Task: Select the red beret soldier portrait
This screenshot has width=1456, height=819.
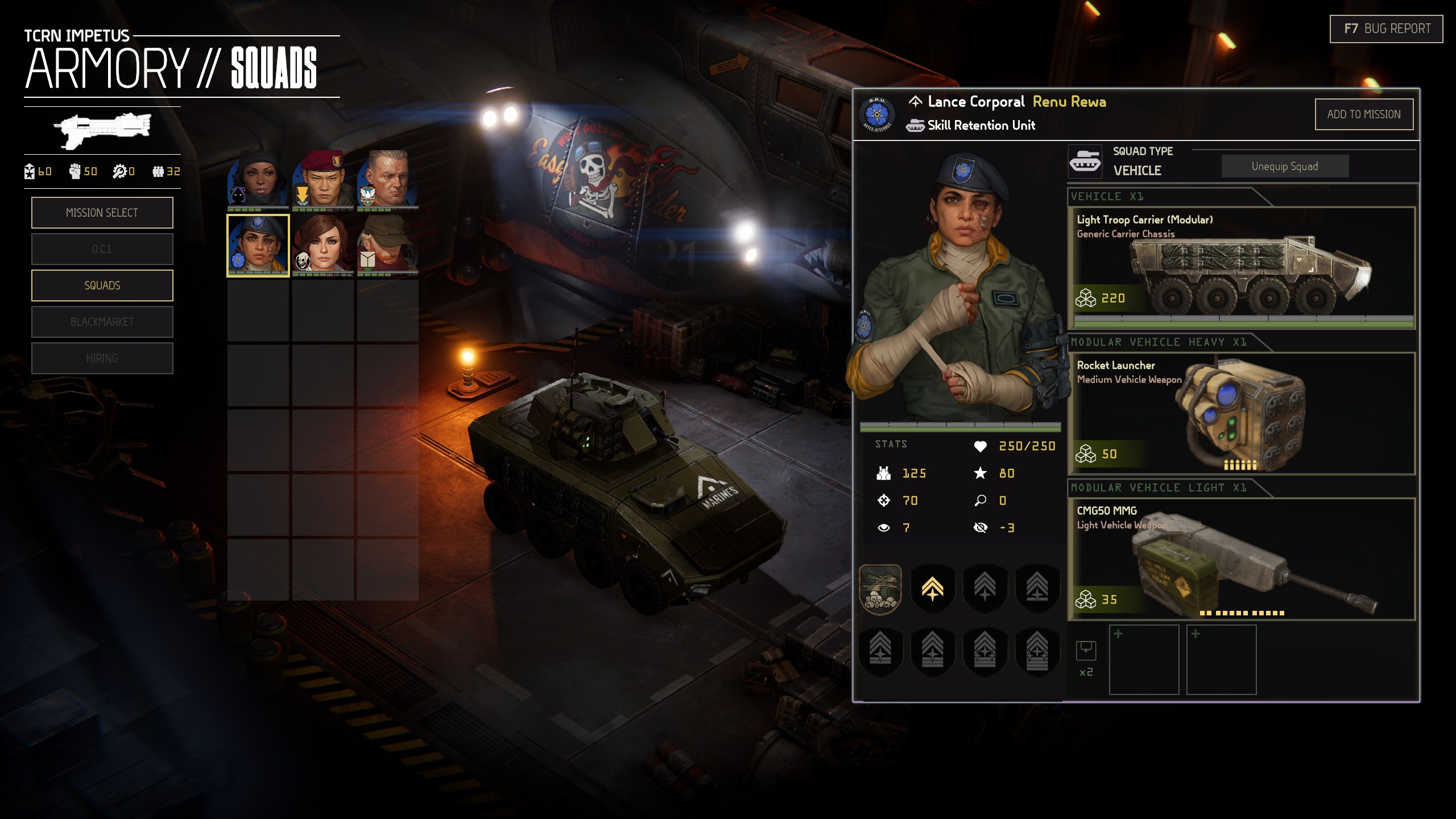Action: 323,180
